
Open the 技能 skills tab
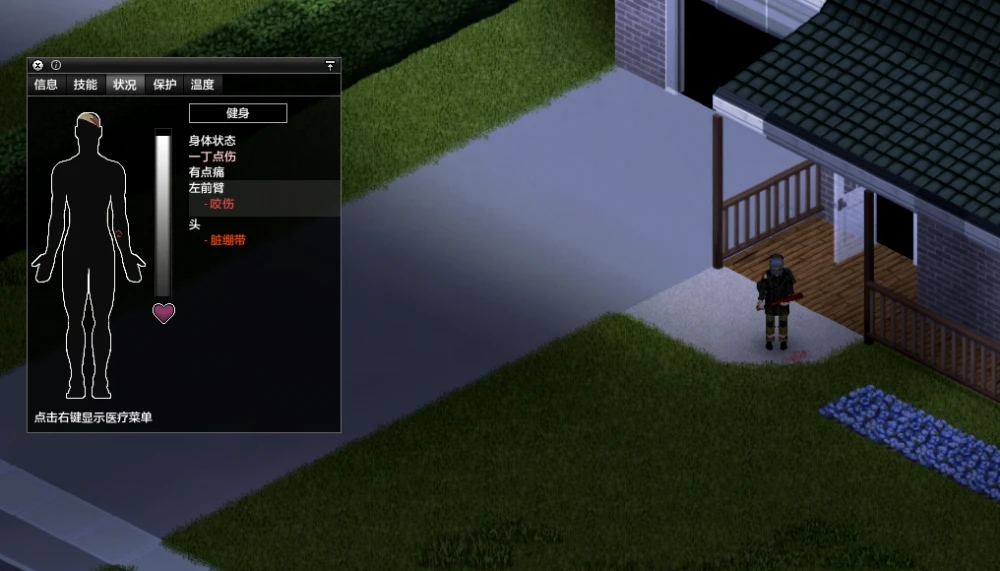pyautogui.click(x=85, y=85)
